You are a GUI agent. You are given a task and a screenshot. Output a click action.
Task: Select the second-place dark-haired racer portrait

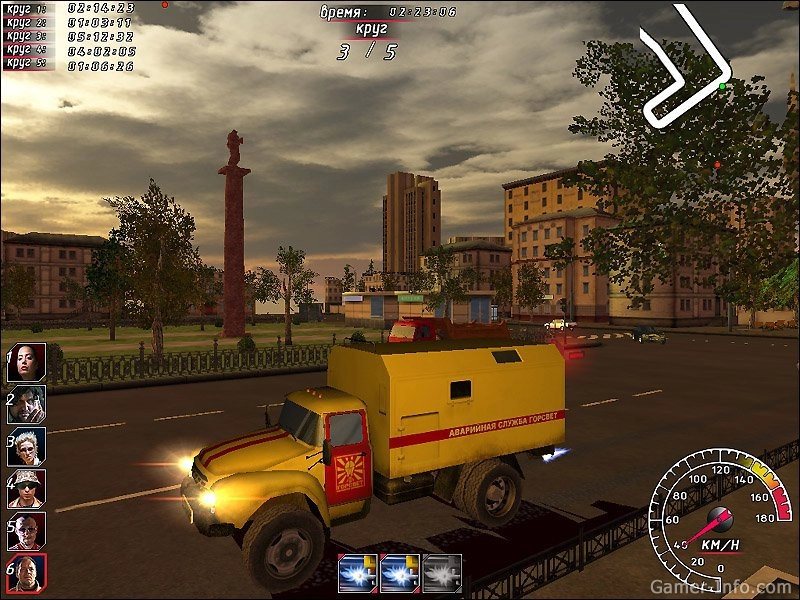27,405
